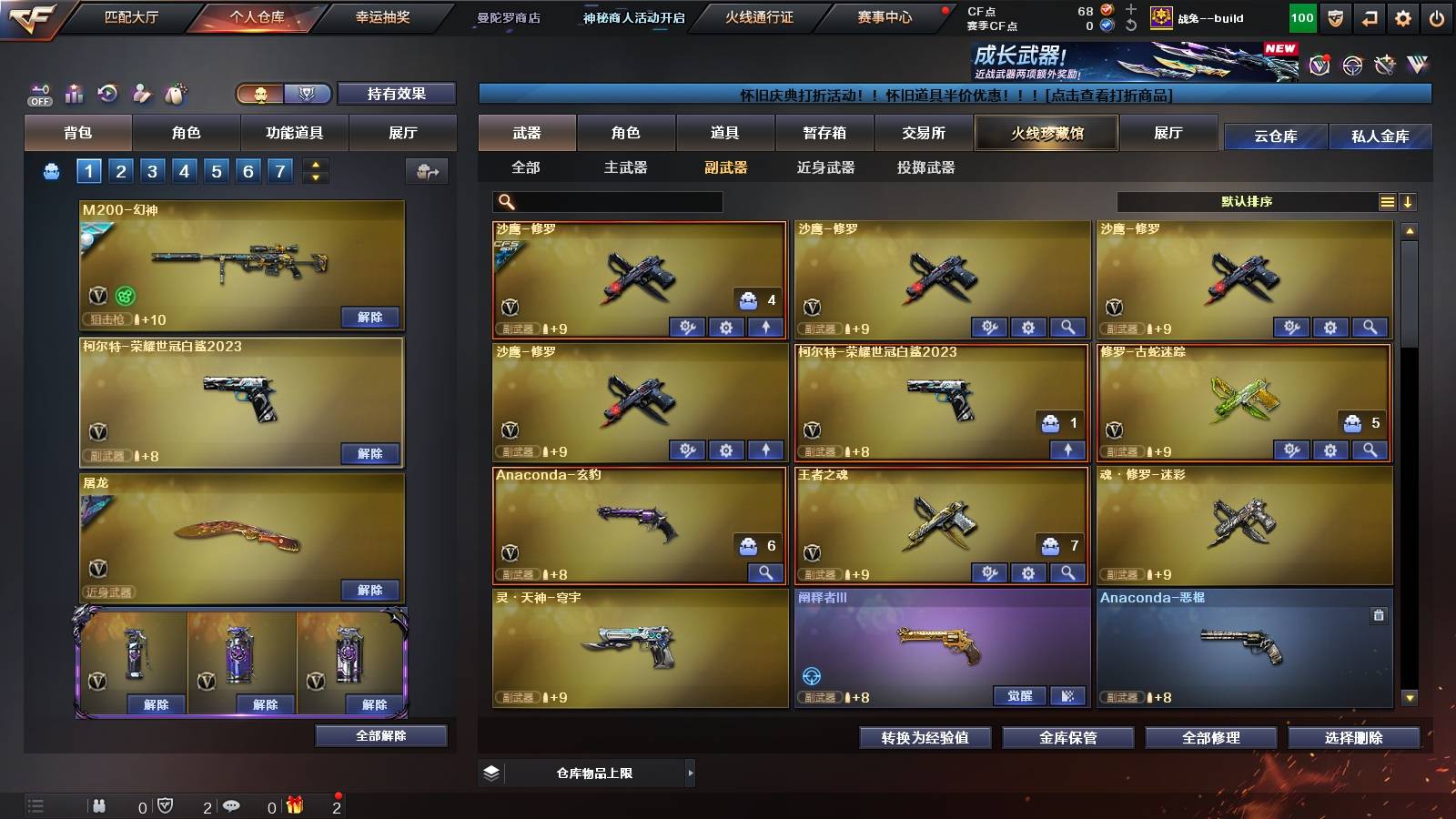1456x819 pixels.
Task: Click the 解除 button on M200-幻神
Action: [369, 318]
